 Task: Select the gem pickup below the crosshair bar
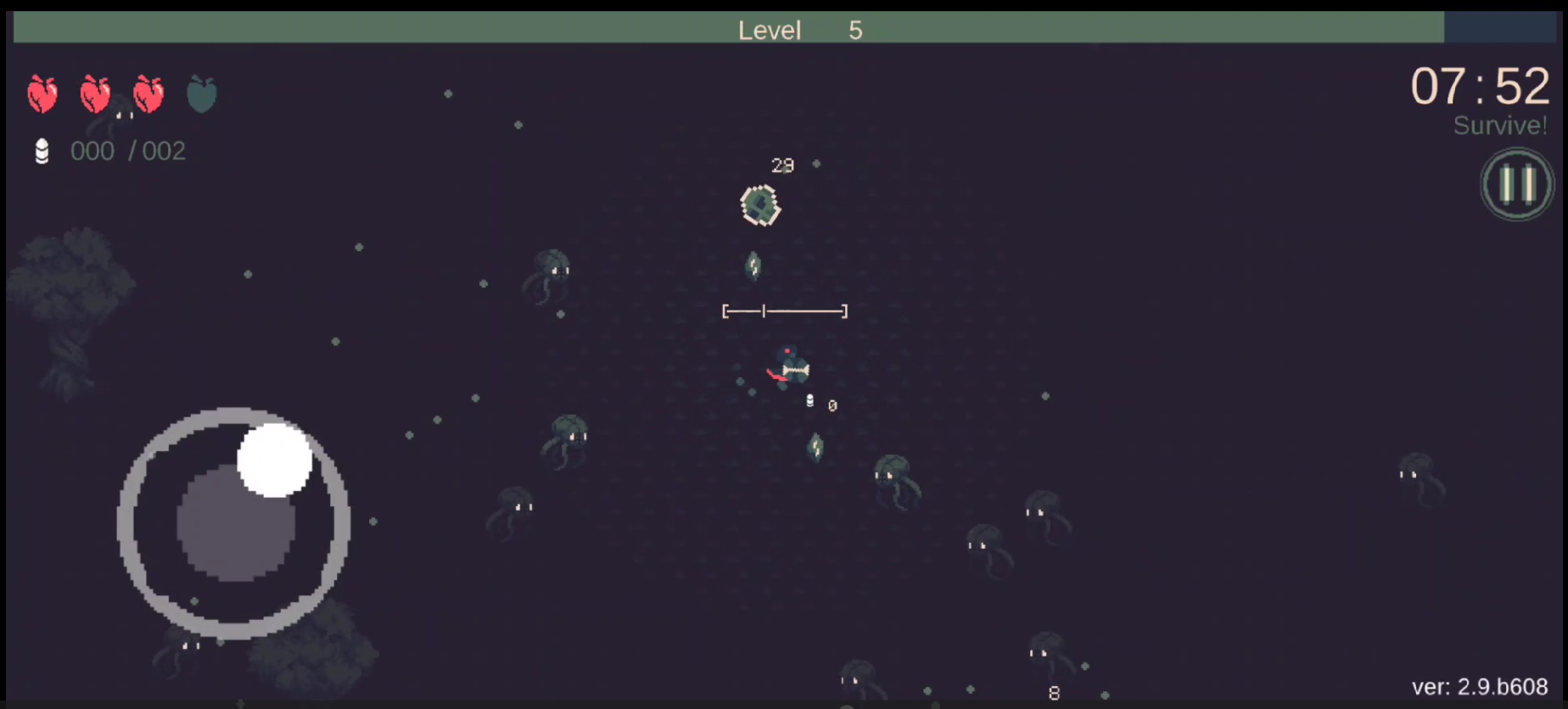(815, 446)
